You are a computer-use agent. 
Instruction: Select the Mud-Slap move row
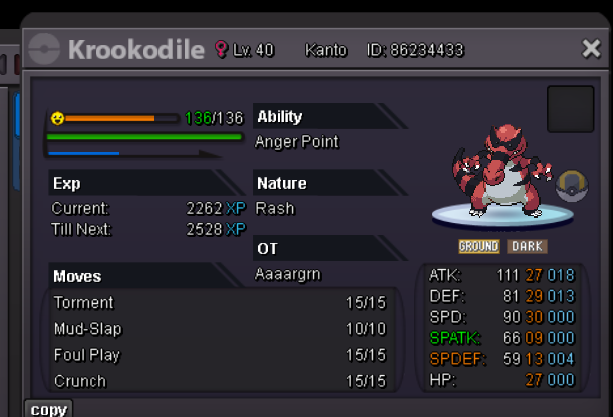coord(220,329)
